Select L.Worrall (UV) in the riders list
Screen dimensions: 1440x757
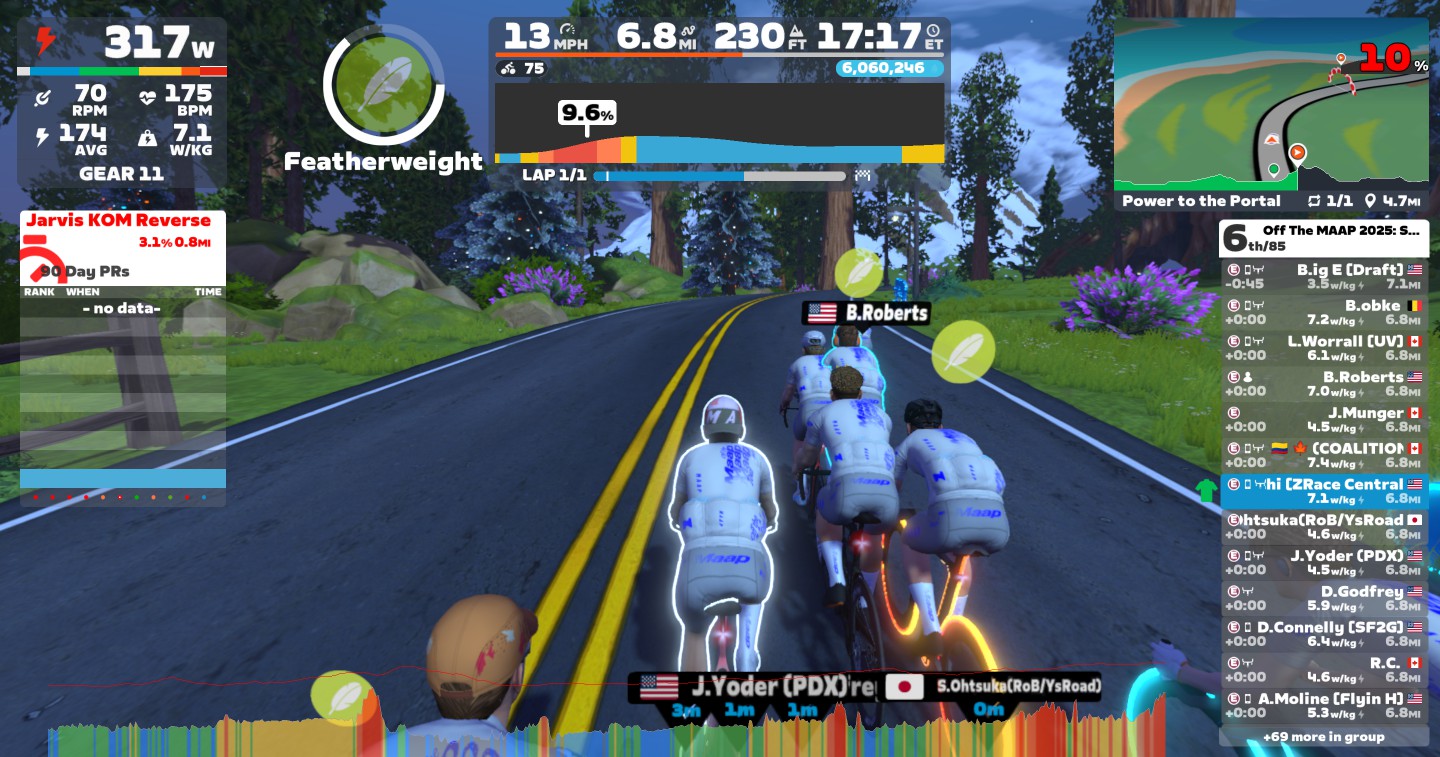(x=1323, y=348)
